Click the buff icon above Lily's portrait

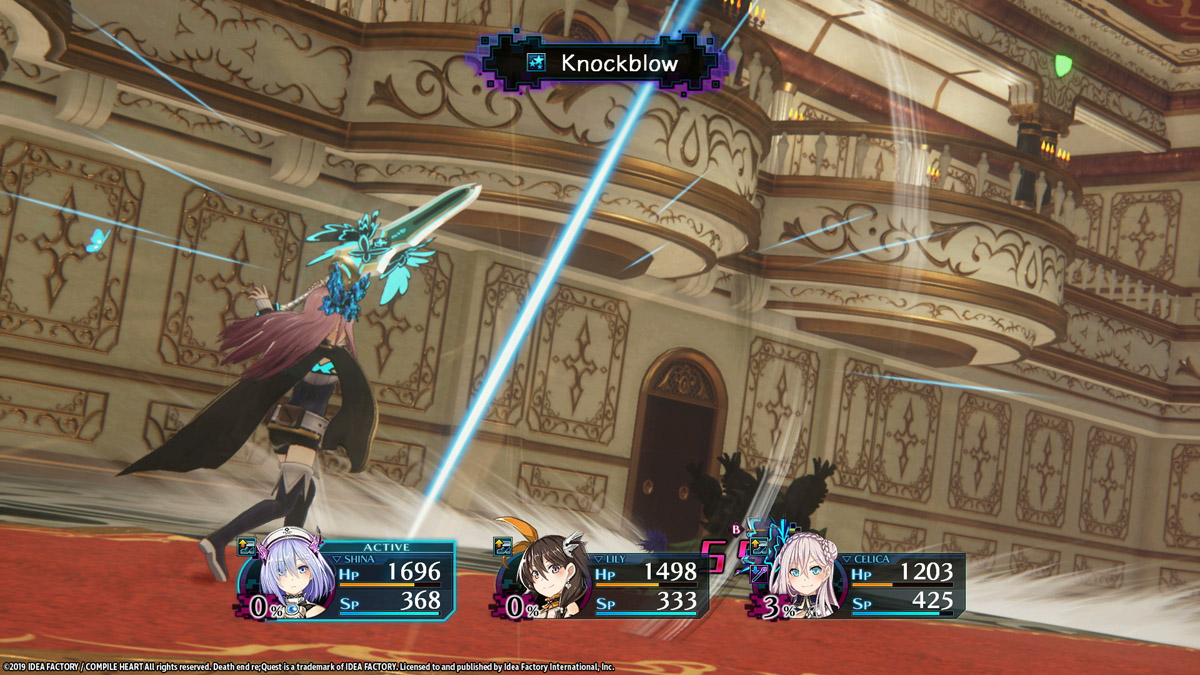point(502,546)
